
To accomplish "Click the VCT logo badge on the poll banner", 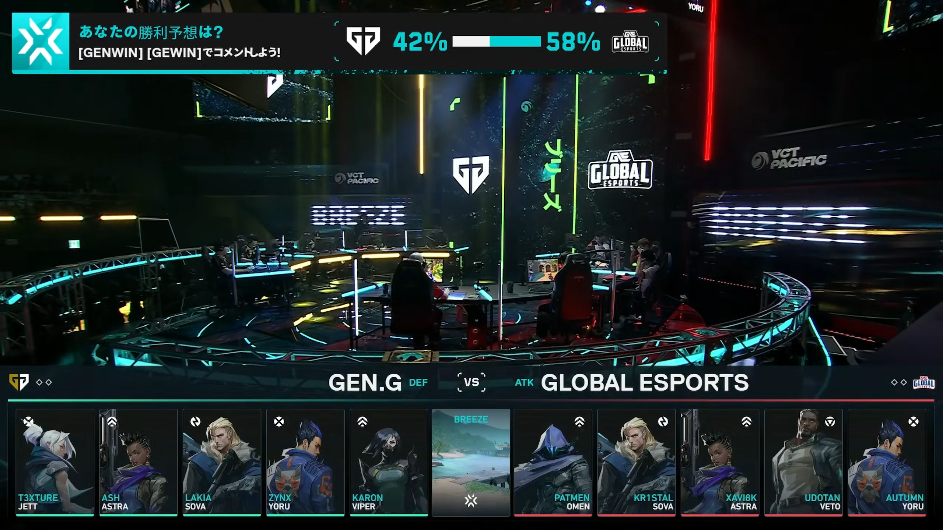I will pos(40,42).
